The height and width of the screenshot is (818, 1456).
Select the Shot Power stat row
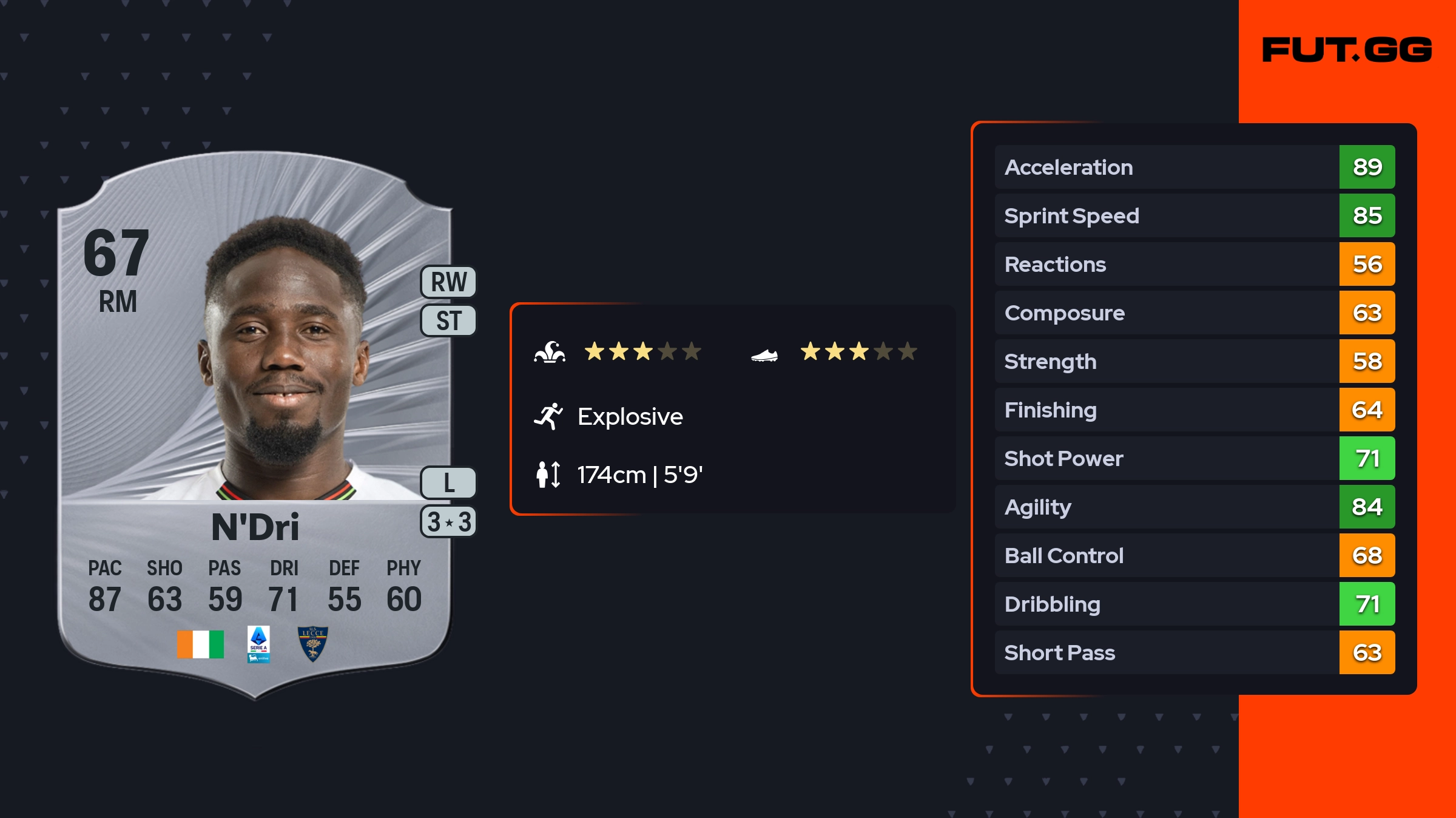click(1194, 458)
